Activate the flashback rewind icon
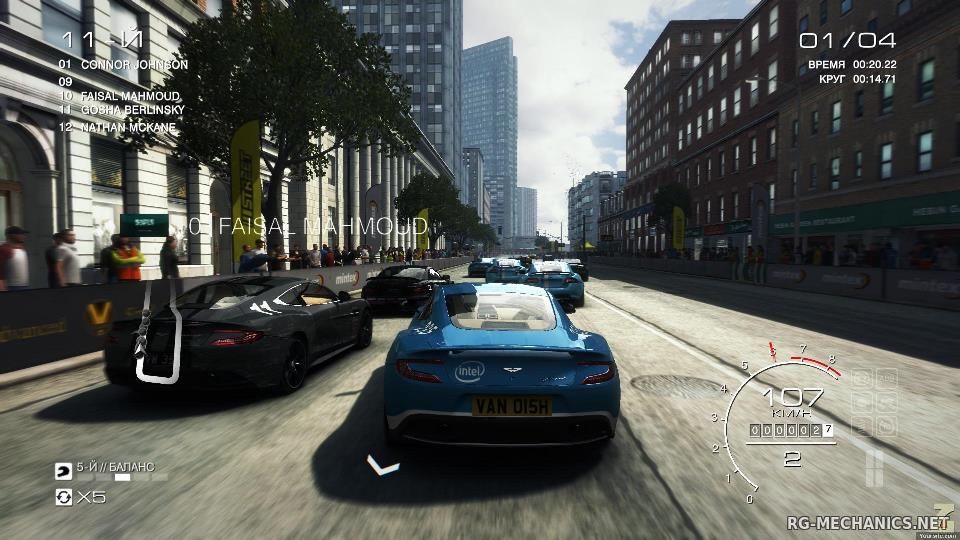Screen dimensions: 960x540 coord(64,497)
